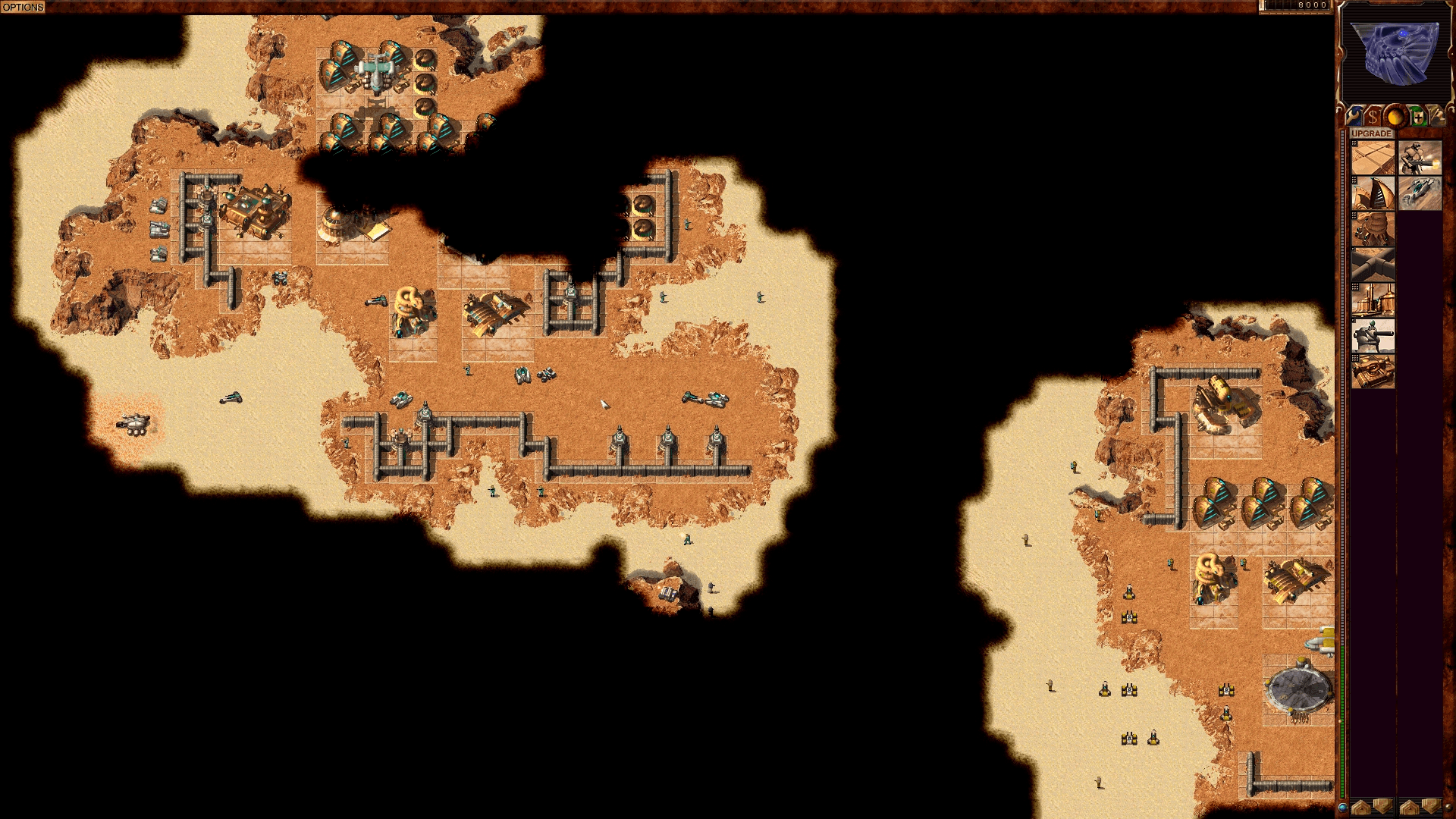The width and height of the screenshot is (1456, 819).
Task: Build a Windtrap from the sidebar
Action: click(1373, 192)
